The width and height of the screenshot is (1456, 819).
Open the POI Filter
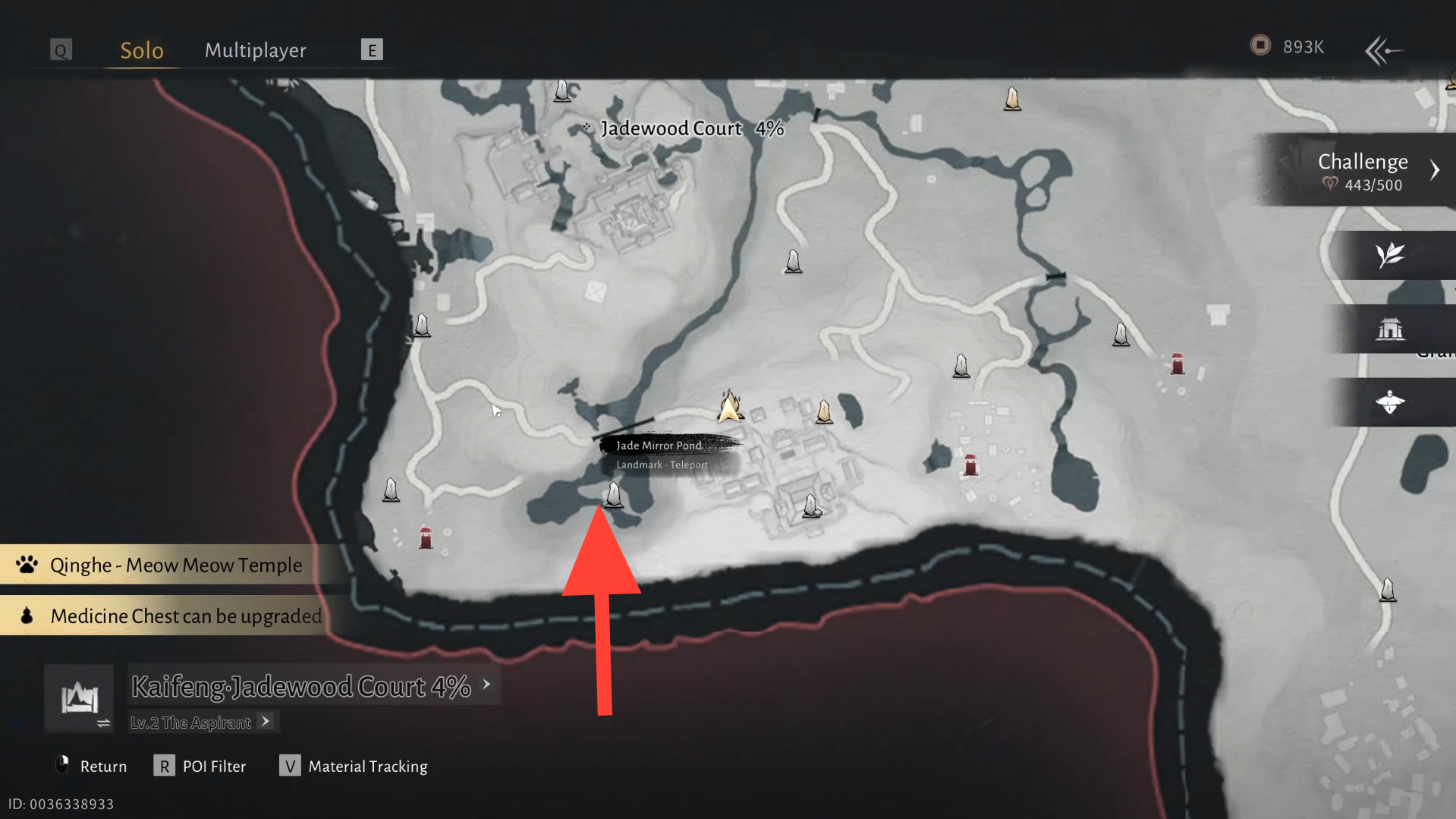pos(200,766)
